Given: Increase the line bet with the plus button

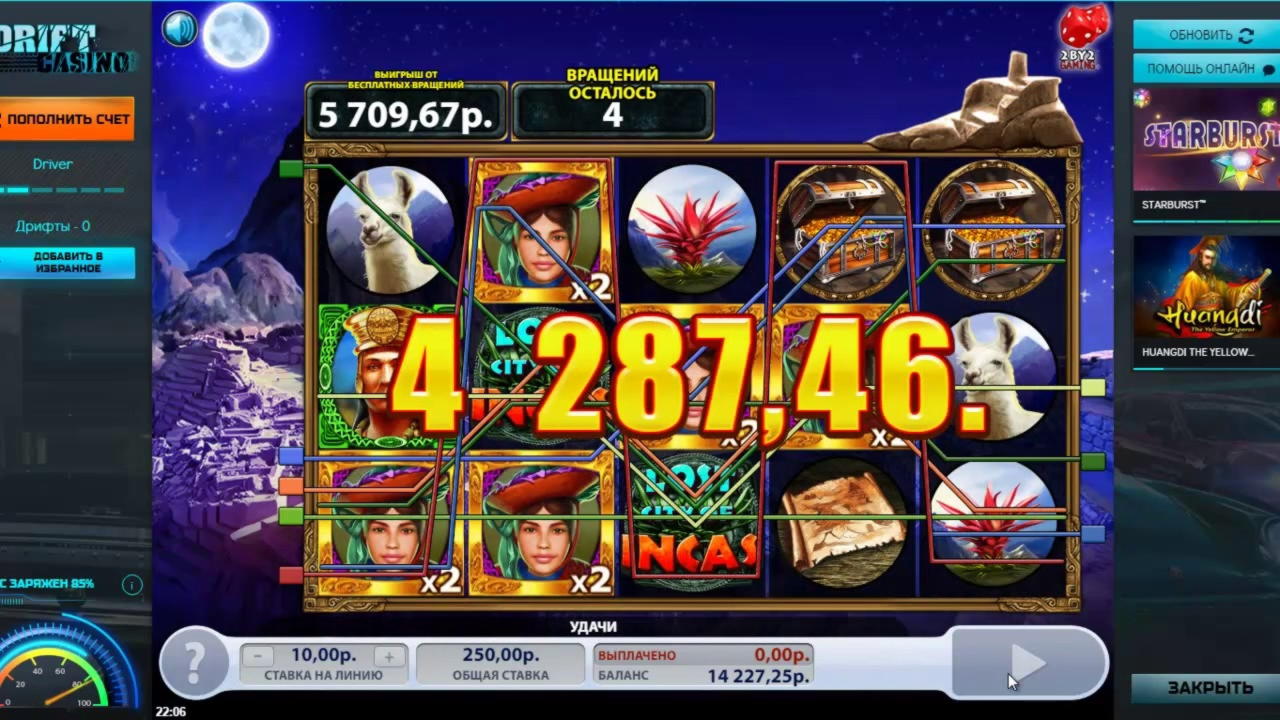Looking at the screenshot, I should pyautogui.click(x=388, y=656).
